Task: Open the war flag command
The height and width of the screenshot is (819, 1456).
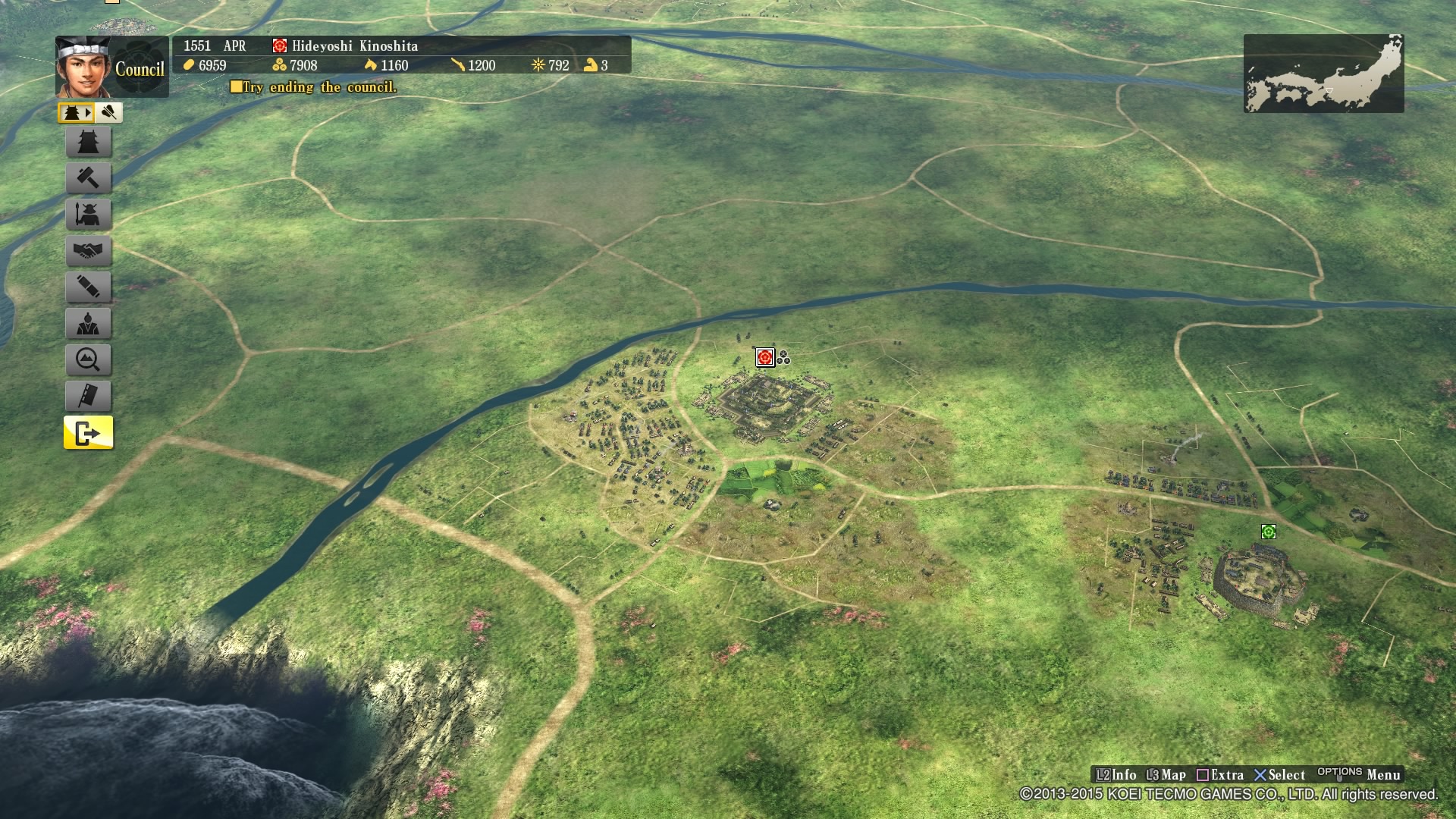Action: (x=89, y=397)
